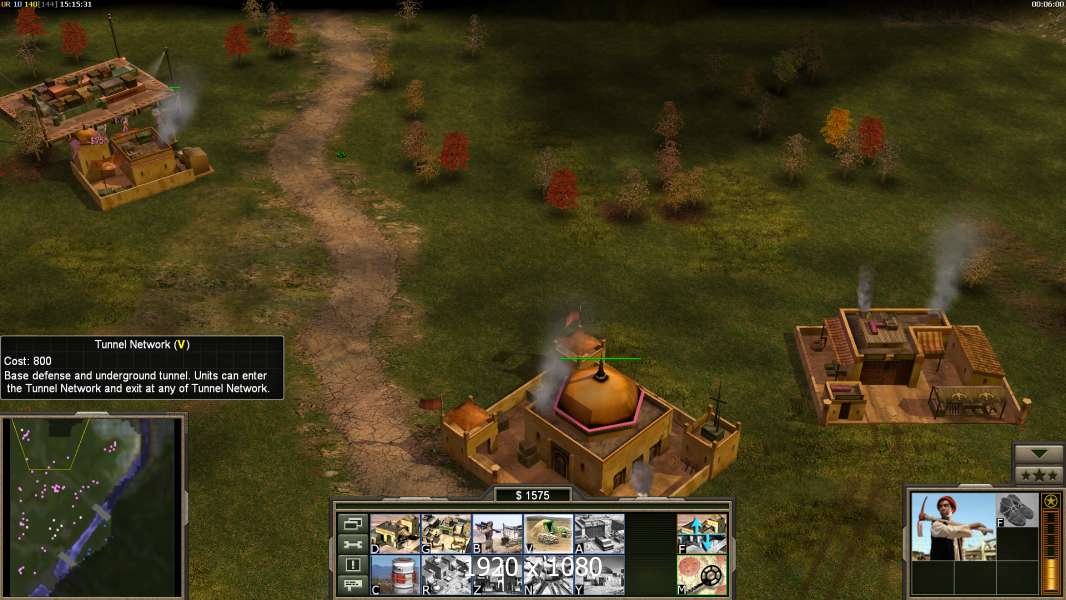Viewport: 1066px width, 600px height.
Task: Click on the minimap
Action: [95, 507]
